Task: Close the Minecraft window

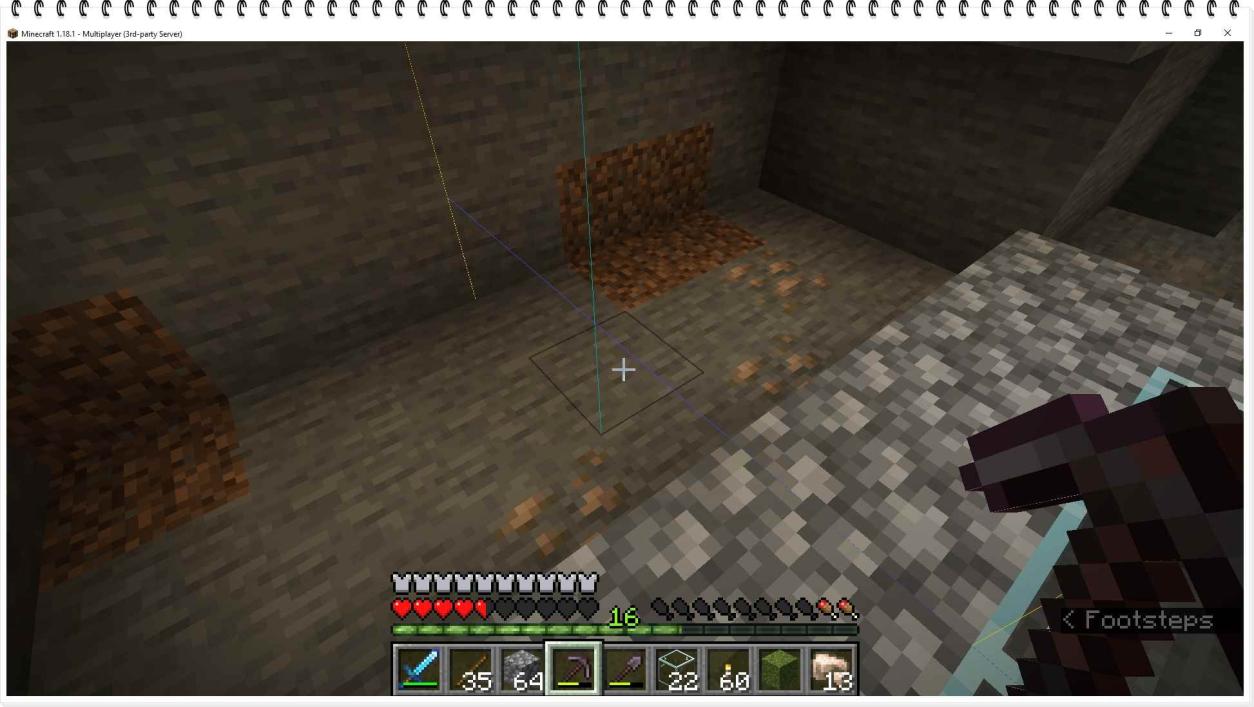Action: pyautogui.click(x=1227, y=33)
